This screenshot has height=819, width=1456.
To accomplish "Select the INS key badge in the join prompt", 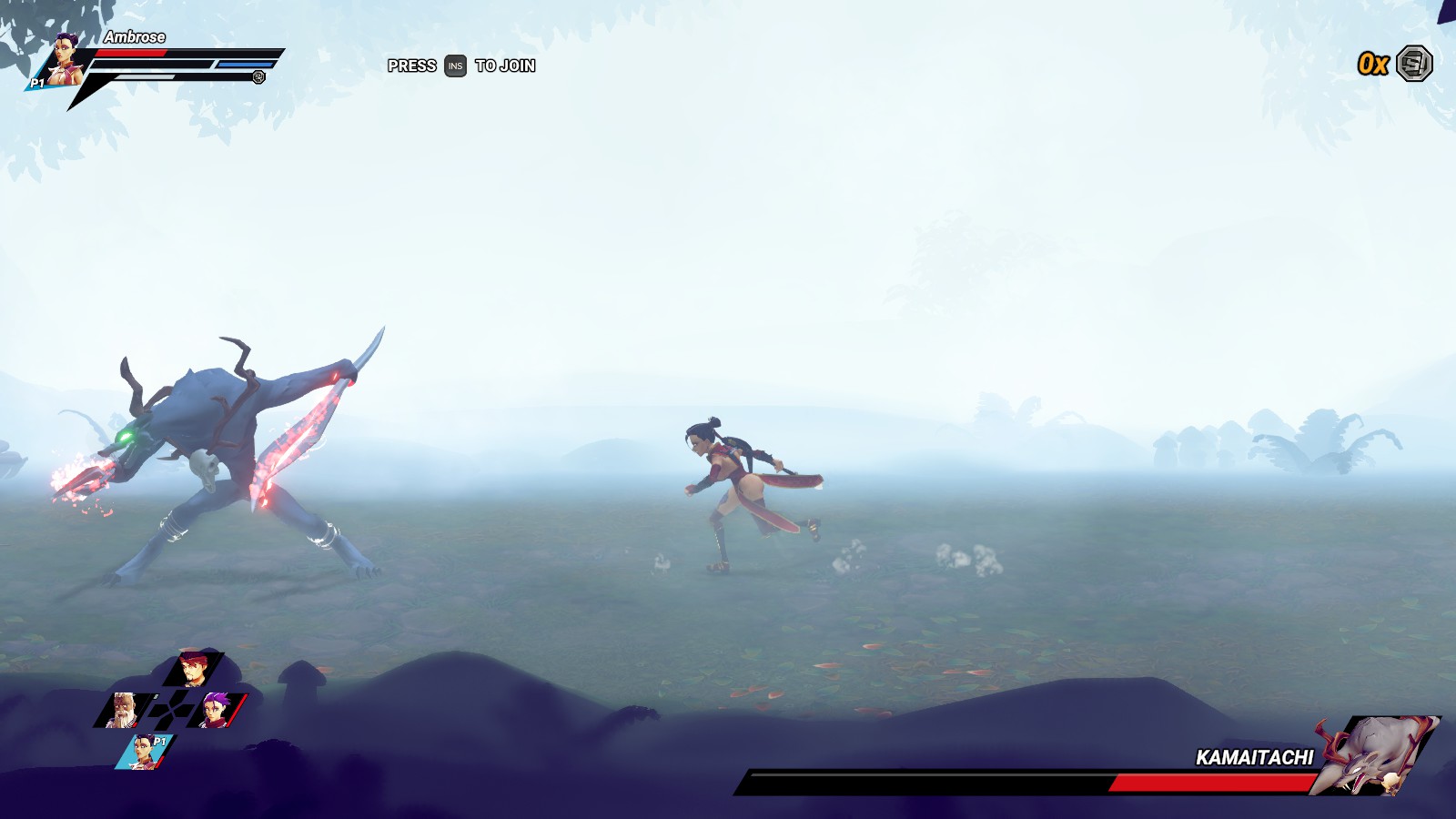I will 454,66.
